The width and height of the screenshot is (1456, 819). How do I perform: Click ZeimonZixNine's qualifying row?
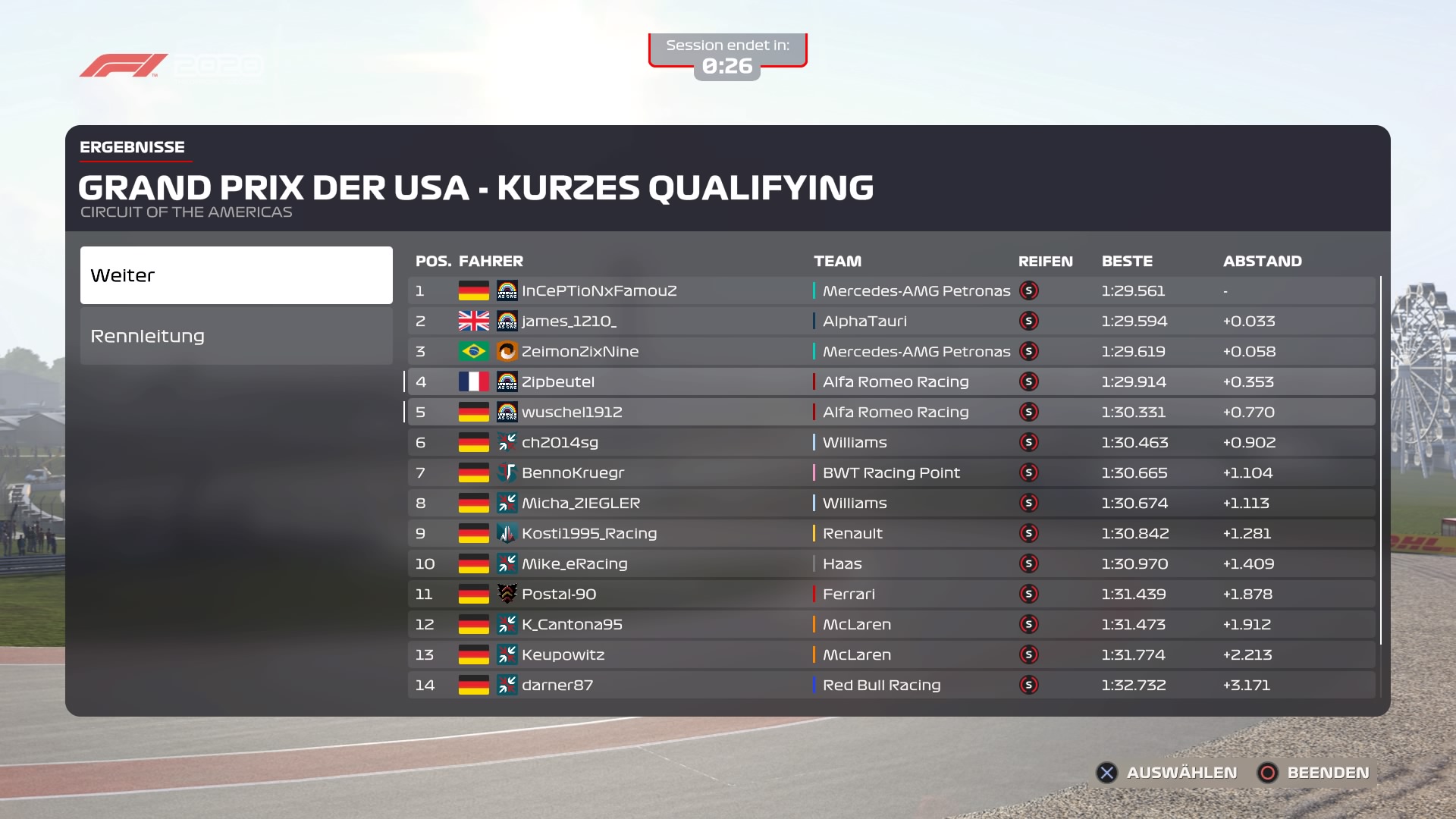(890, 352)
